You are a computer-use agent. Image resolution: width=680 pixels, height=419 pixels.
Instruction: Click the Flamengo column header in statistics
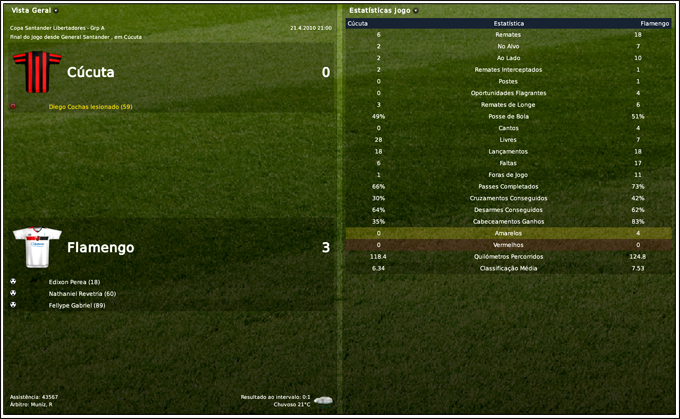[x=655, y=22]
